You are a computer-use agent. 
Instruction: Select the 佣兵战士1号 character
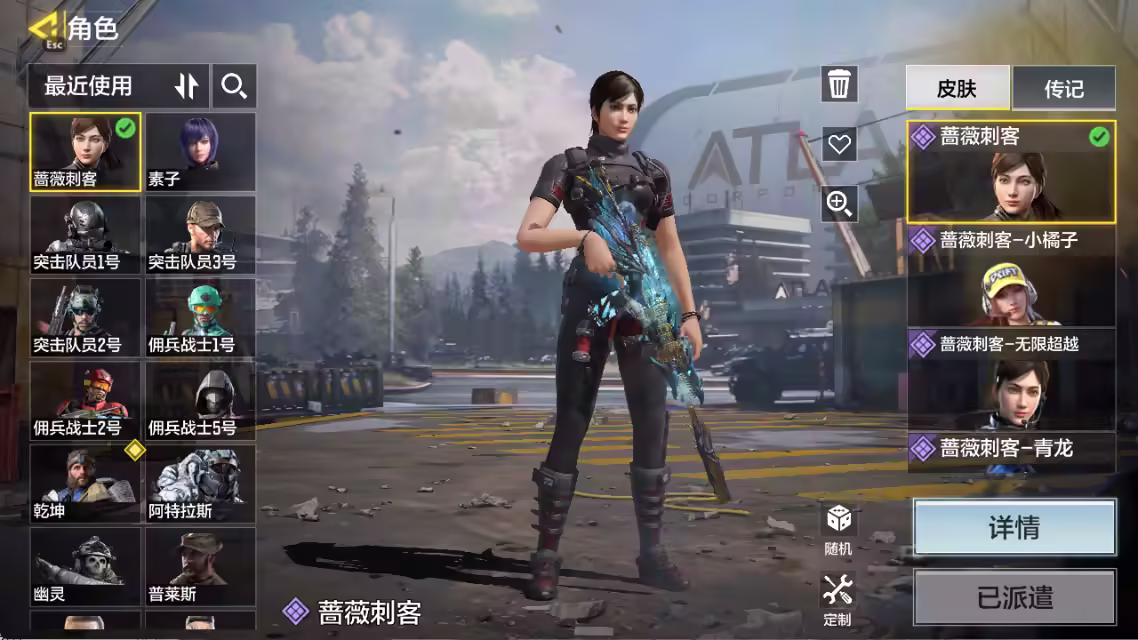pyautogui.click(x=200, y=317)
